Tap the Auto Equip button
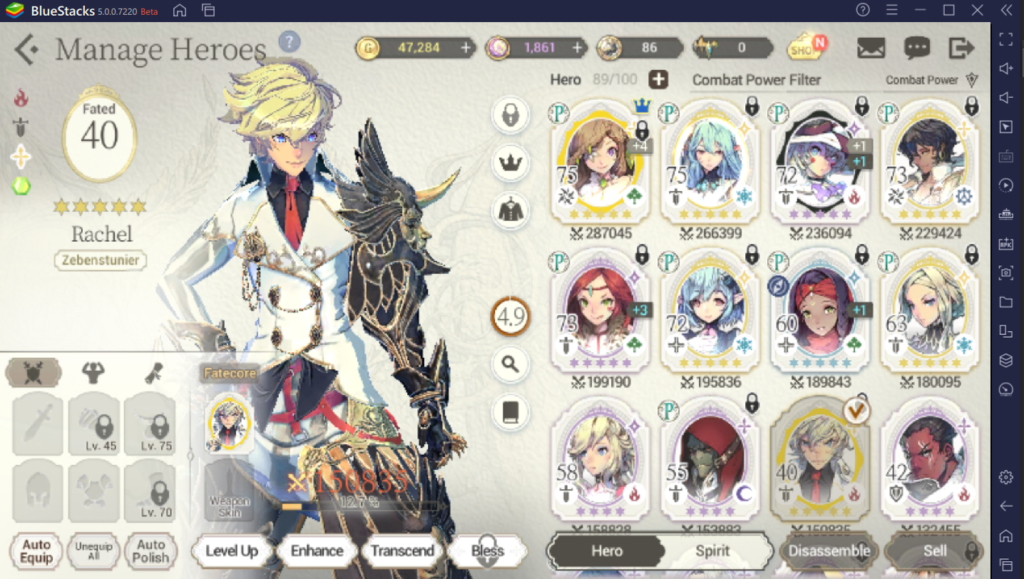Screen dimensions: 1024x579 36,551
